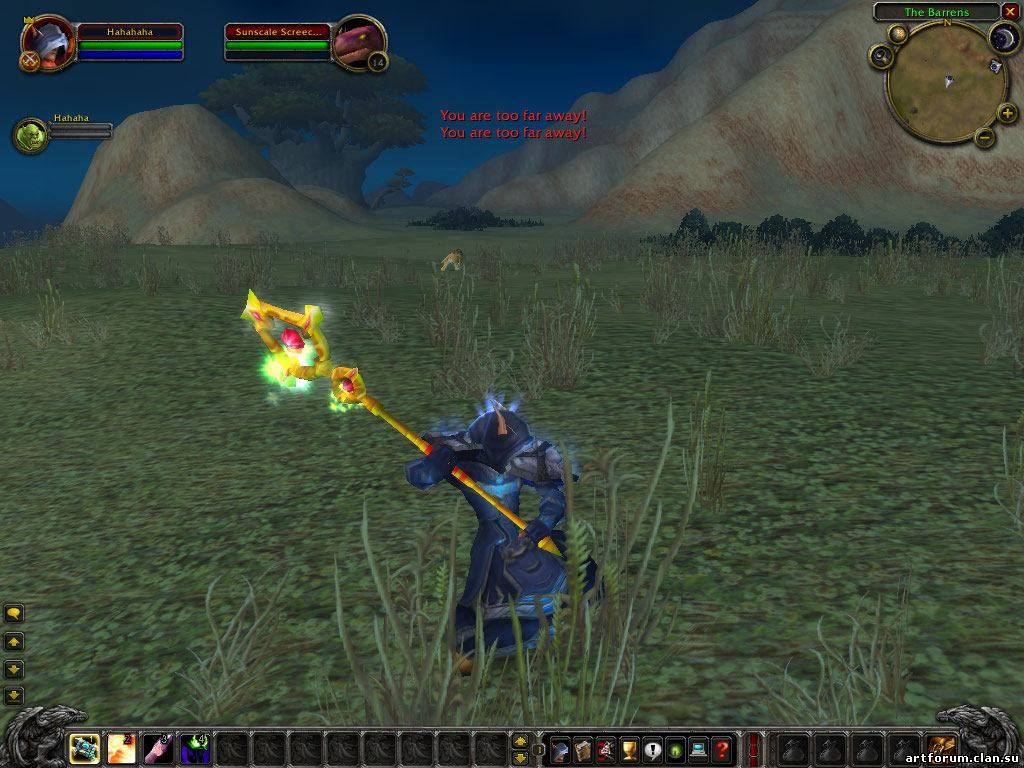Click the crescent moon time-of-day indicator
1024x768 pixels.
pos(1002,38)
